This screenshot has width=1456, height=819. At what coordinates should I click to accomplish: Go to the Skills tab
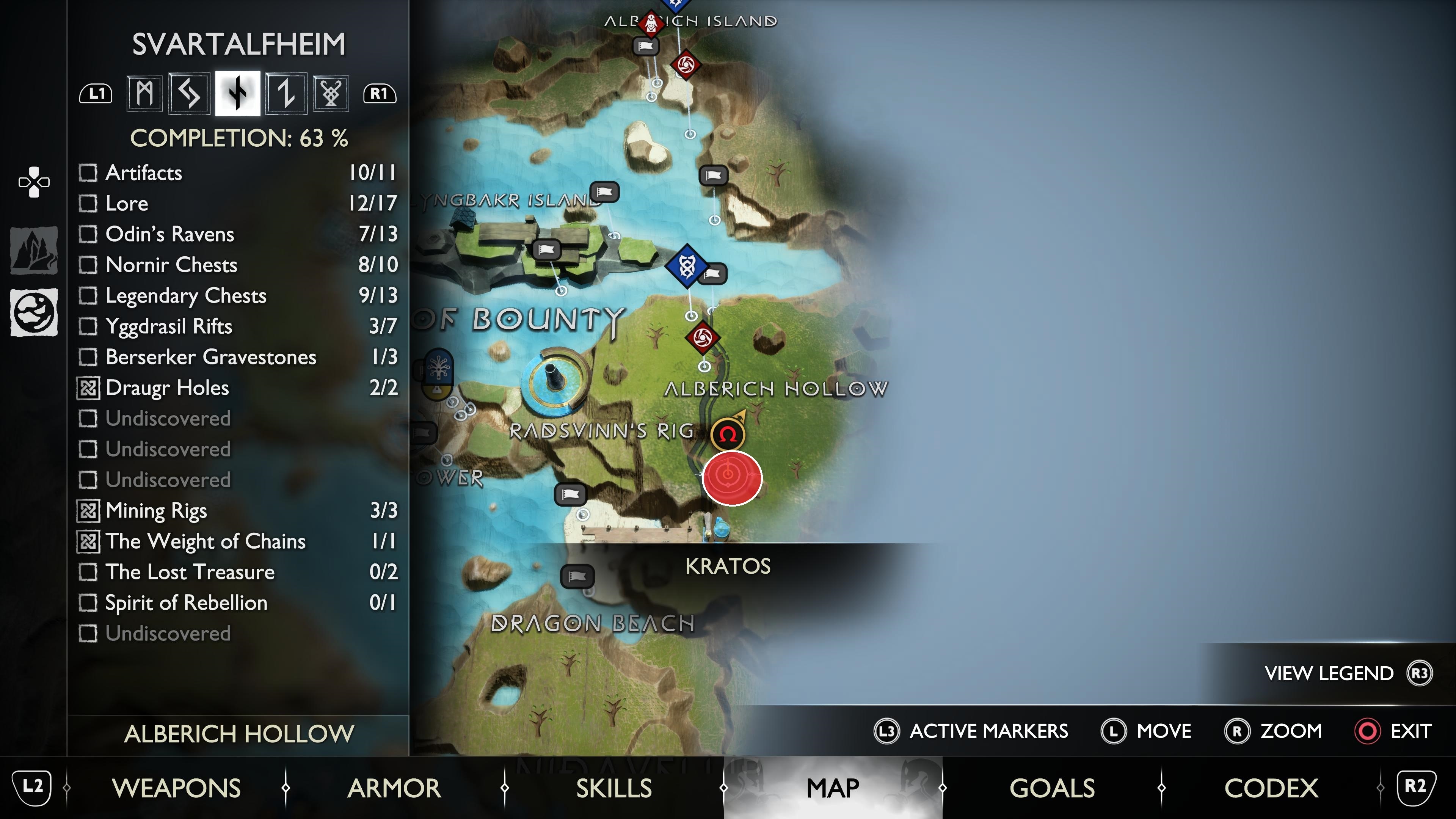point(614,788)
